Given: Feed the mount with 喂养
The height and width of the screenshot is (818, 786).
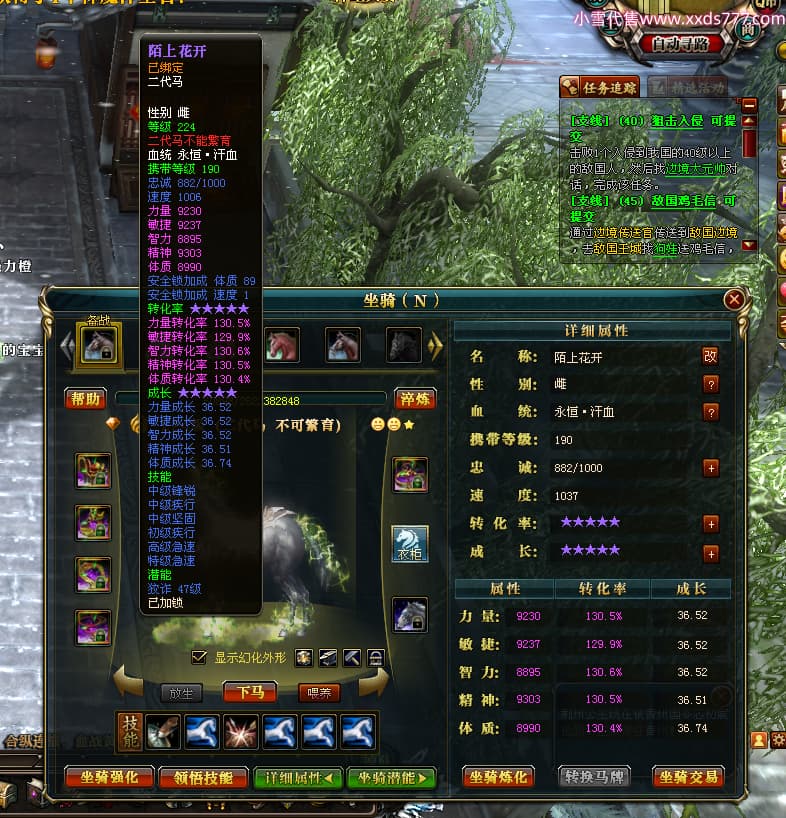Looking at the screenshot, I should (319, 692).
